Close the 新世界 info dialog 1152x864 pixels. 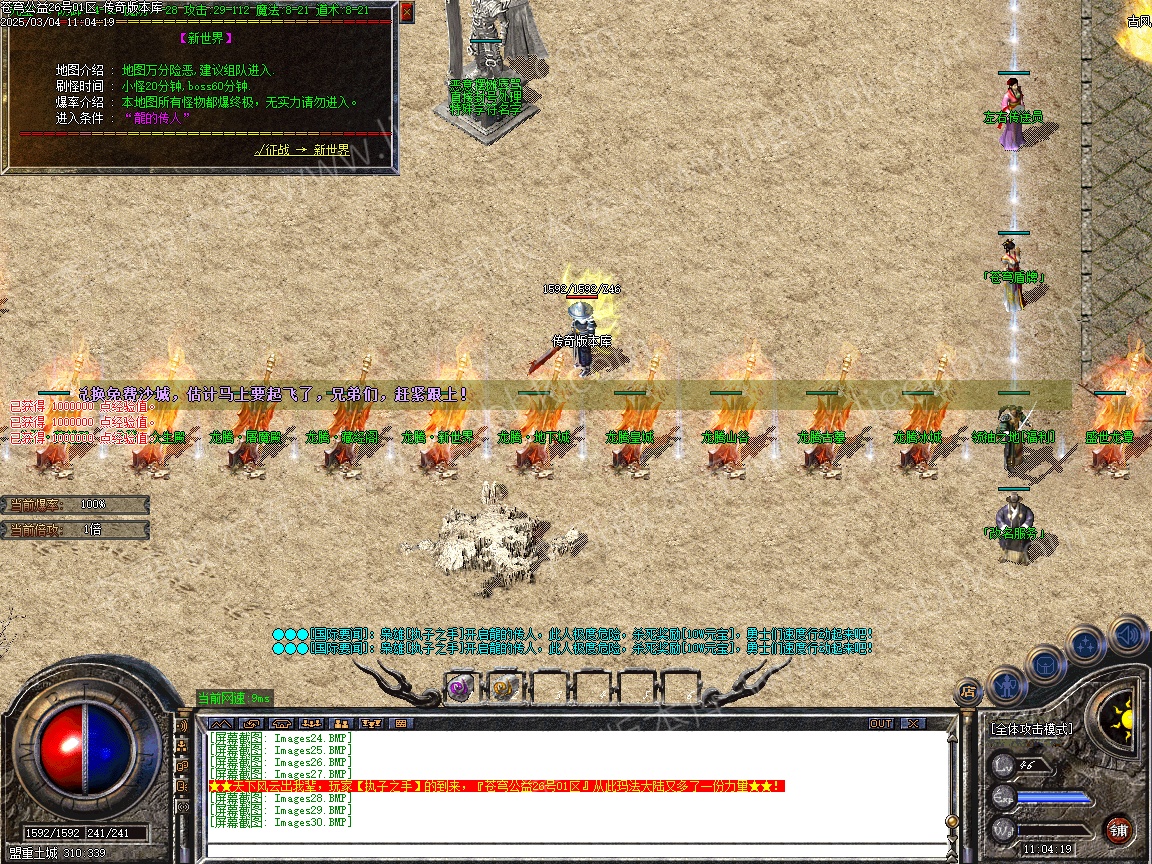pos(406,13)
